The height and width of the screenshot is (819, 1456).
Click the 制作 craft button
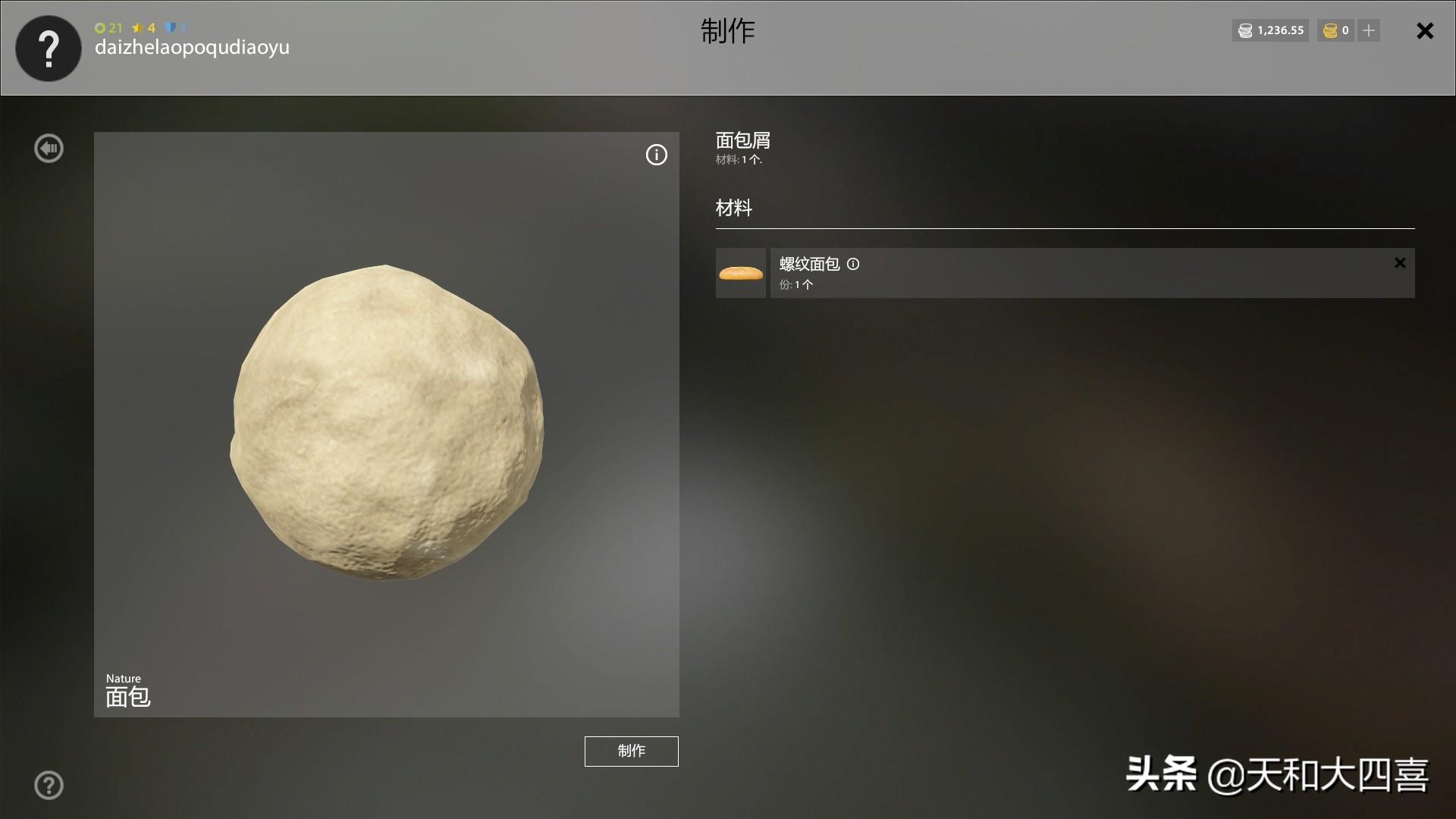tap(631, 751)
